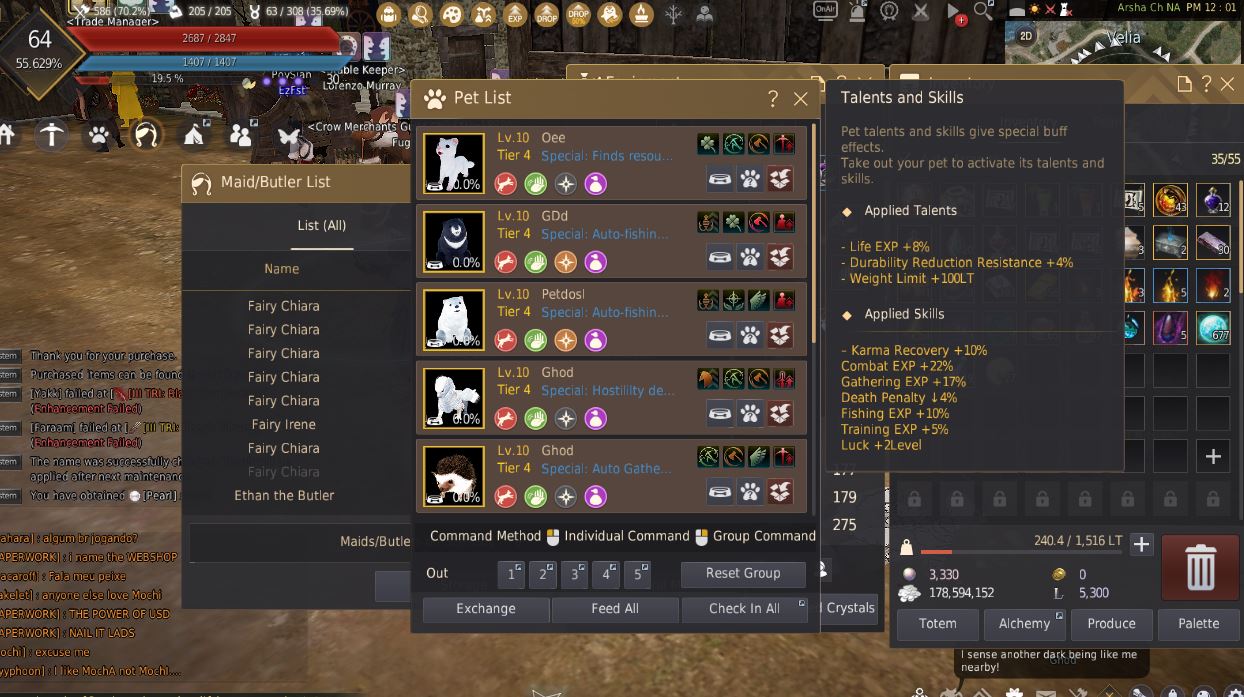The height and width of the screenshot is (697, 1244).
Task: Select Ethan the Butler in list
Action: (x=284, y=495)
